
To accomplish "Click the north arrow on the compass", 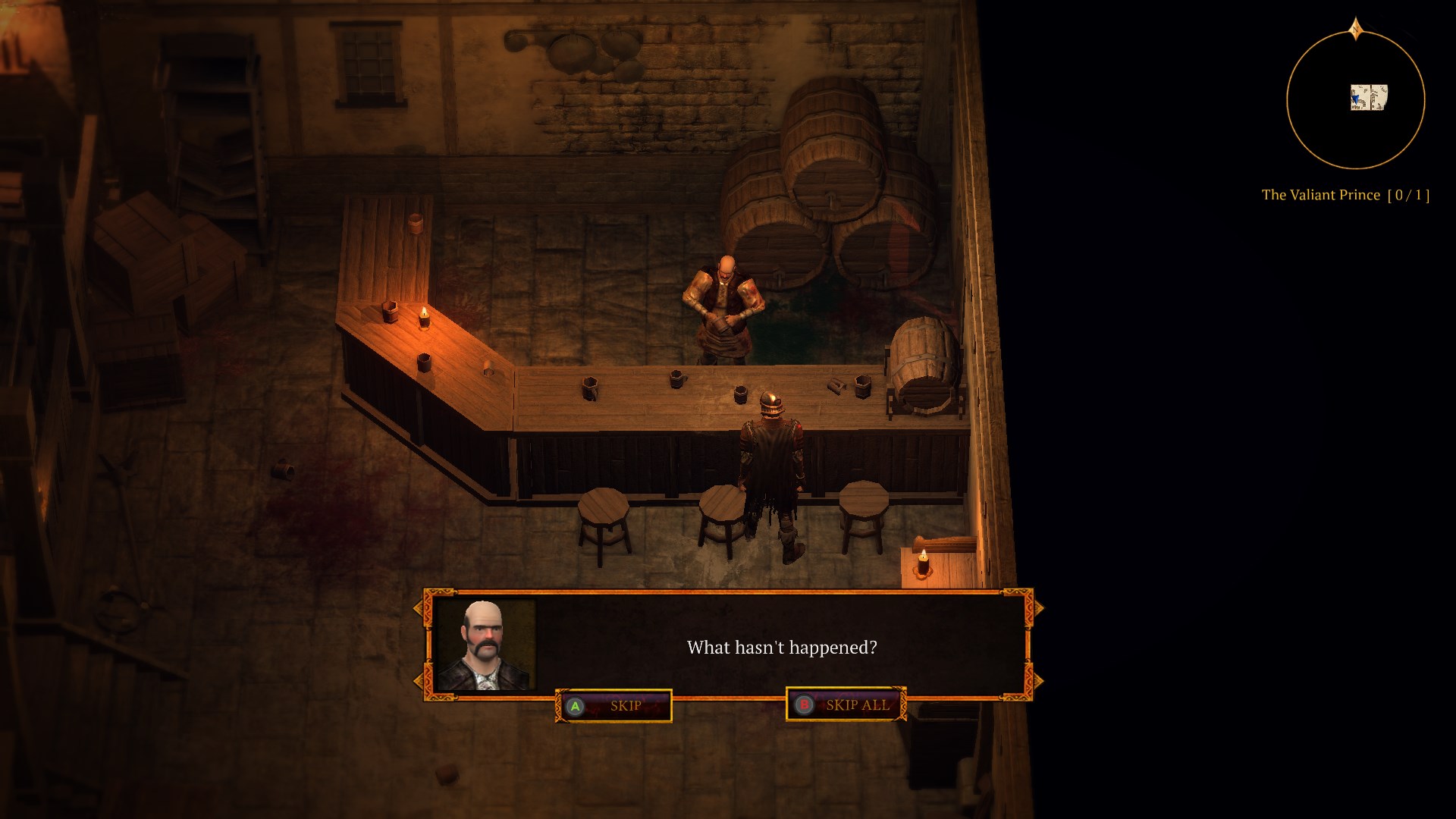I will click(1357, 28).
